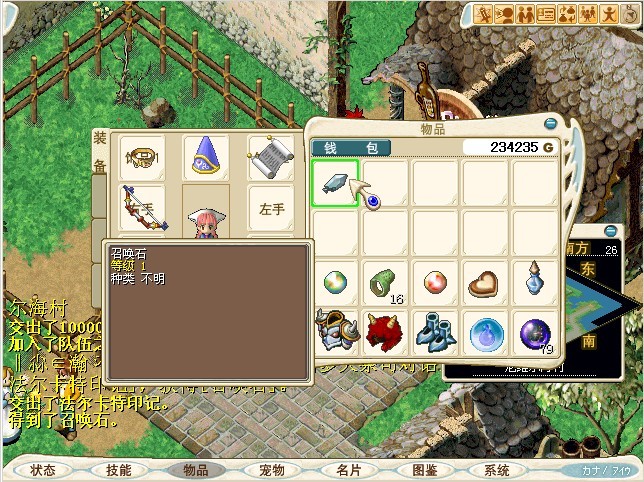Open the 状态 status menu
Screen dimensions: 644x482
pos(43,469)
